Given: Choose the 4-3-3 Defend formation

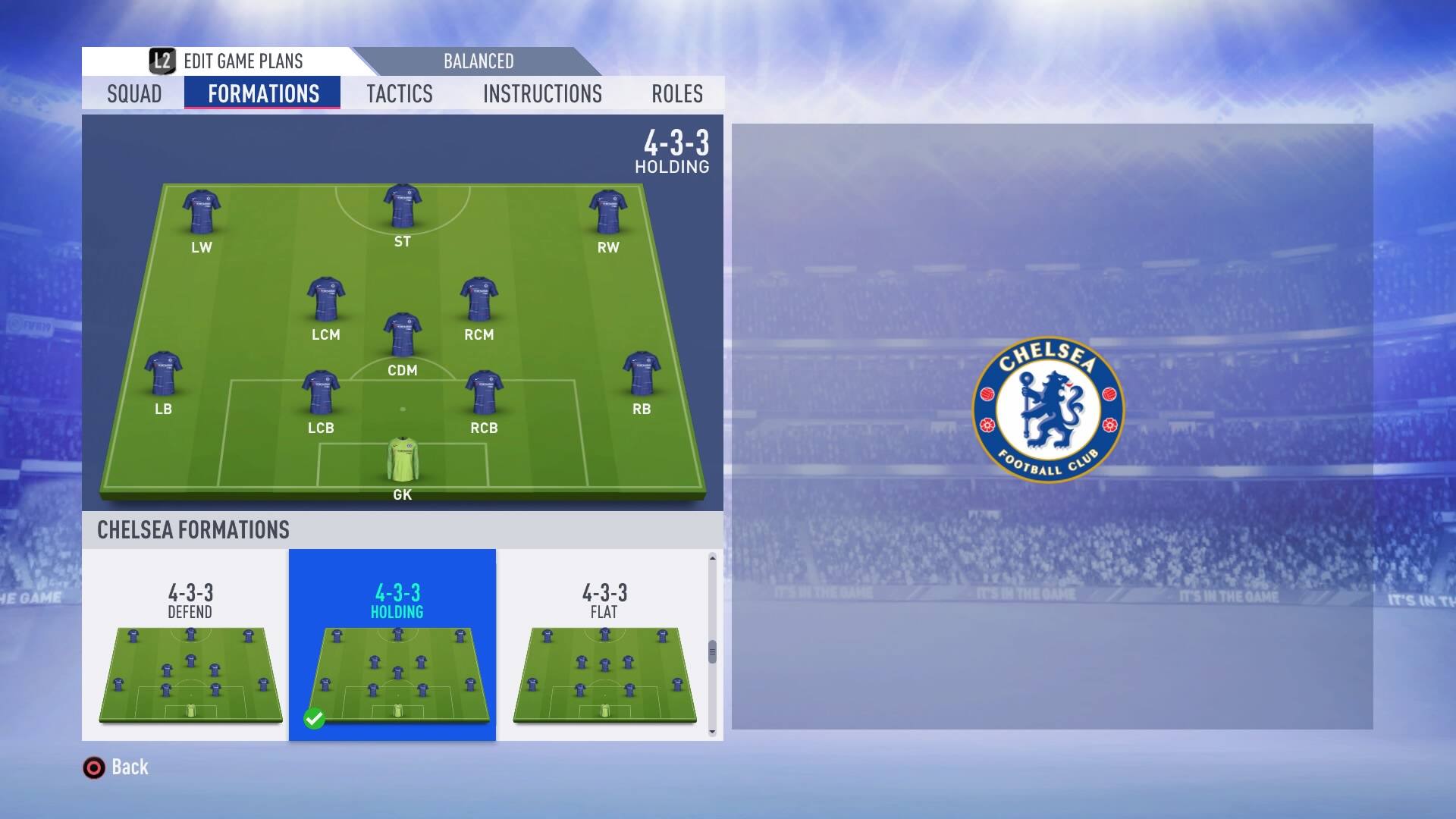Looking at the screenshot, I should 190,645.
